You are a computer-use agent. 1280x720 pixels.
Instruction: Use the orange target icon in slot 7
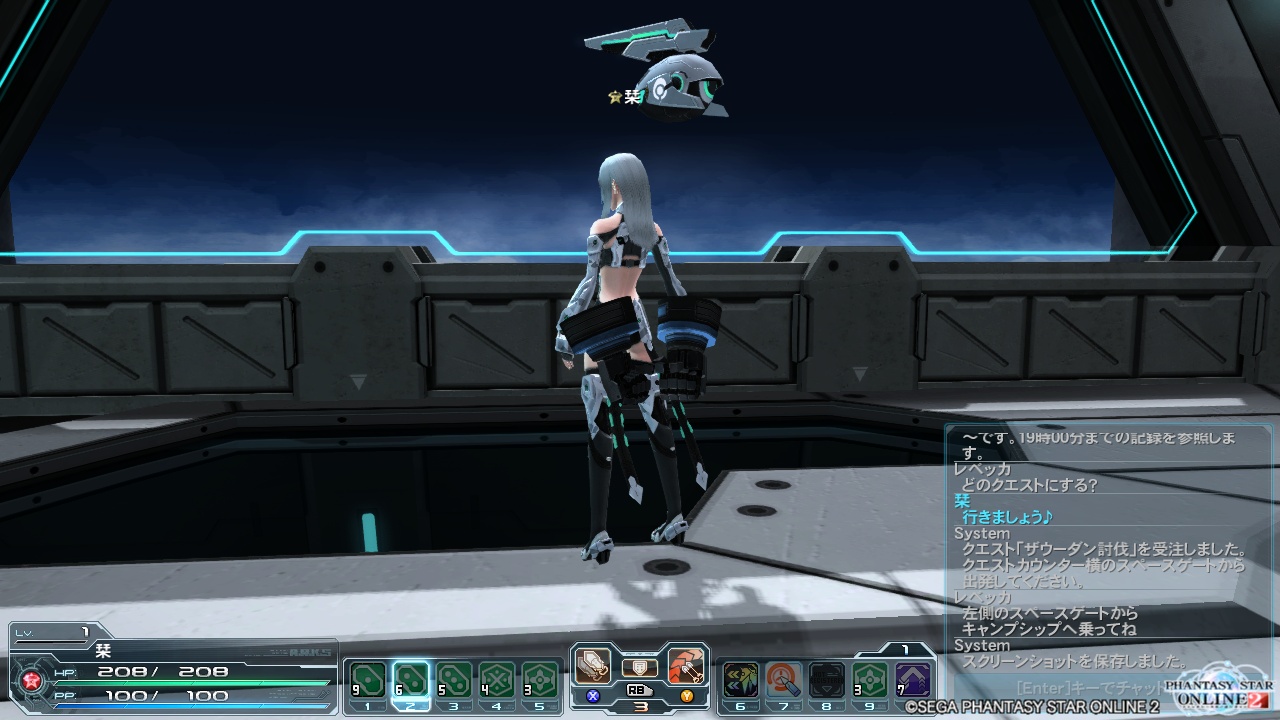tap(784, 681)
